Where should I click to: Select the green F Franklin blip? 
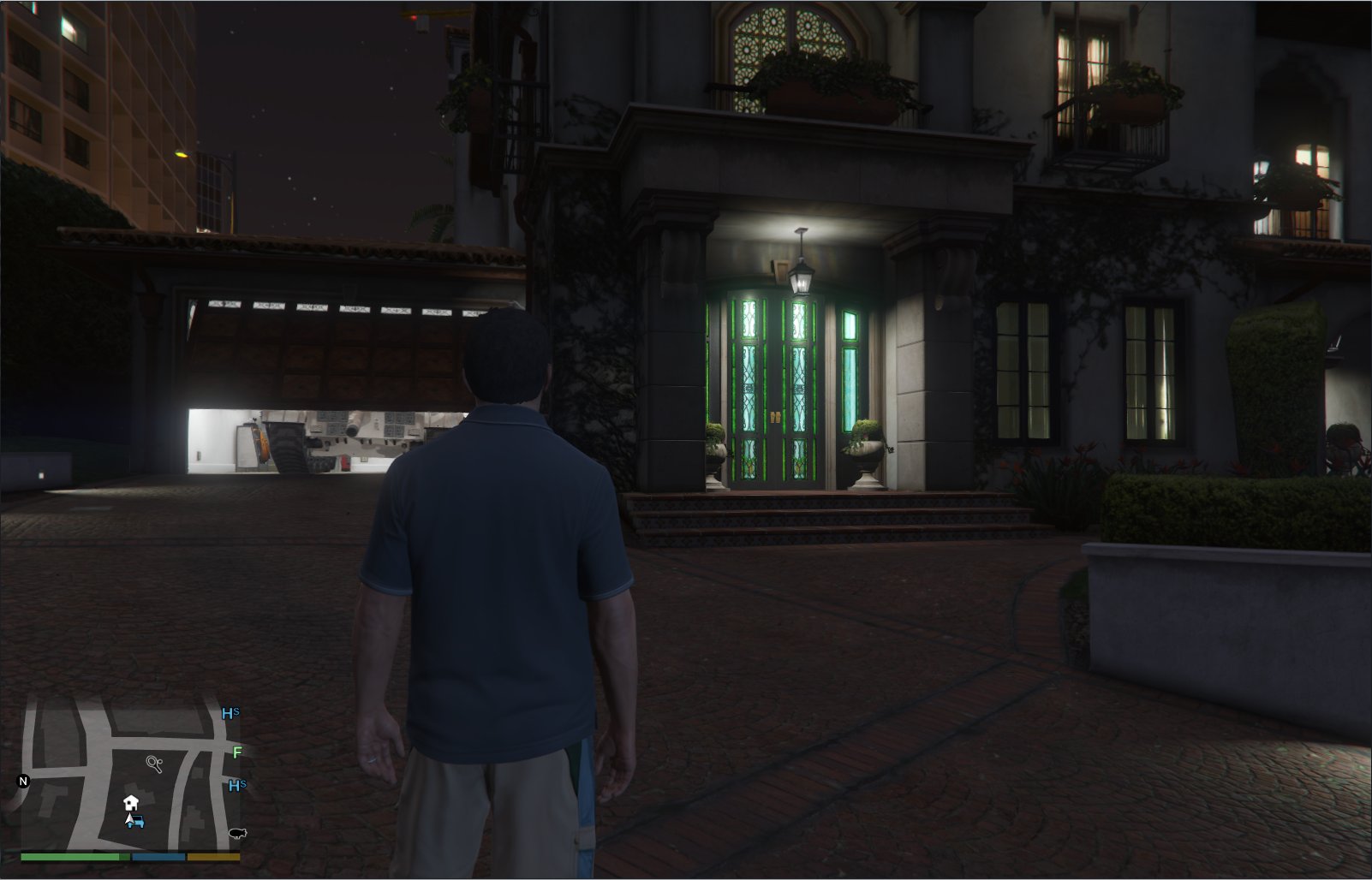pos(237,752)
